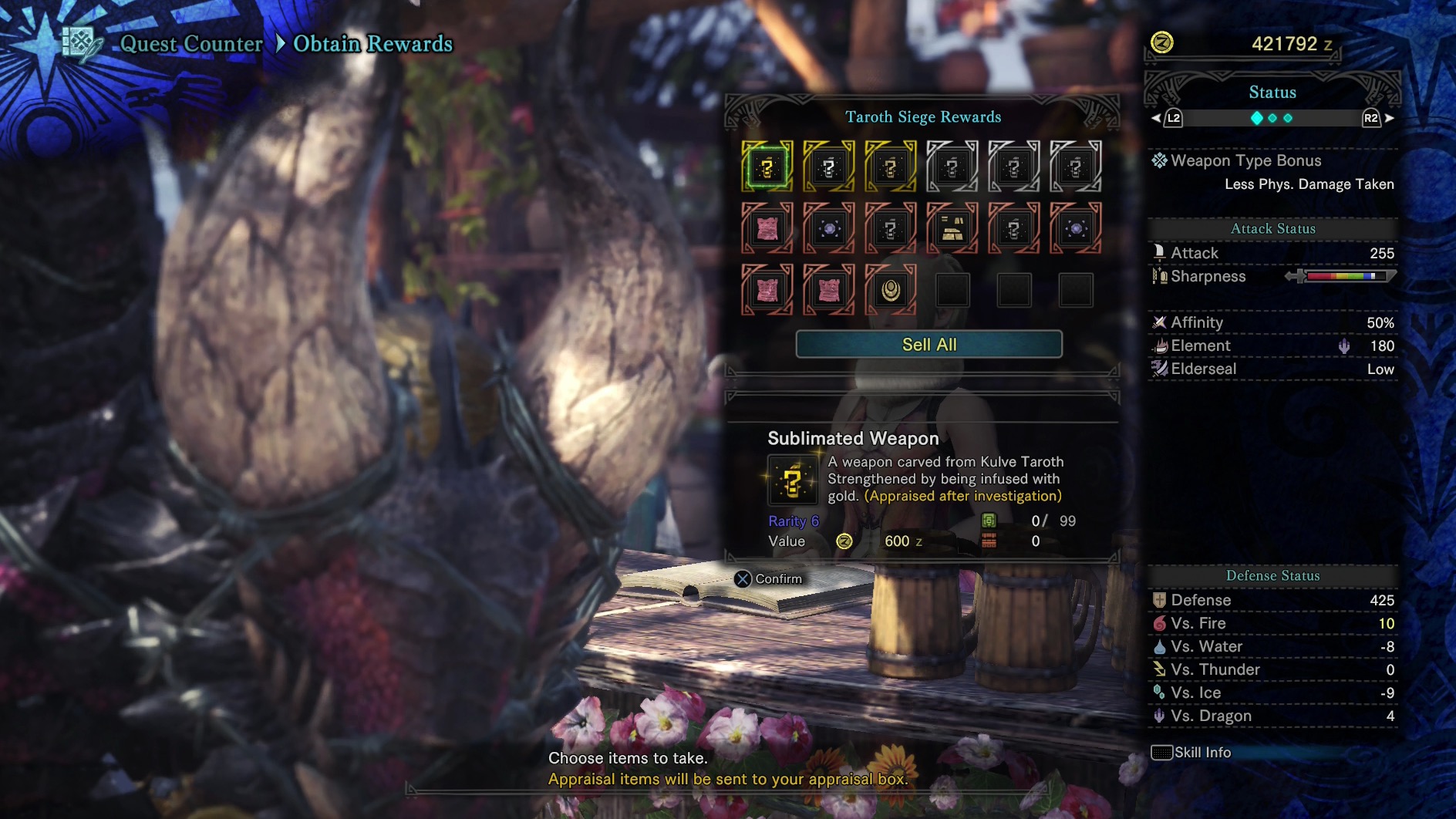
Task: Take the golden round ornament reward
Action: point(891,290)
